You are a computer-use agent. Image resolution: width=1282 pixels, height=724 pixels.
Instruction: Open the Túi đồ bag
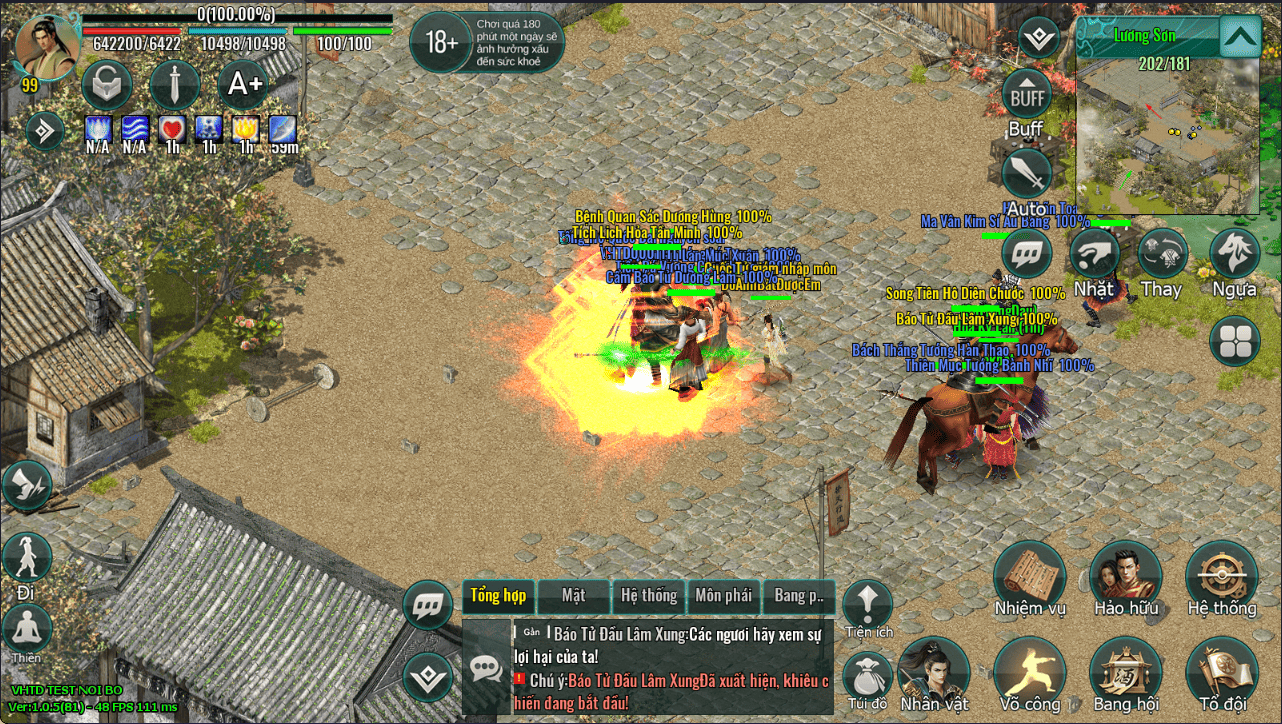(x=866, y=677)
